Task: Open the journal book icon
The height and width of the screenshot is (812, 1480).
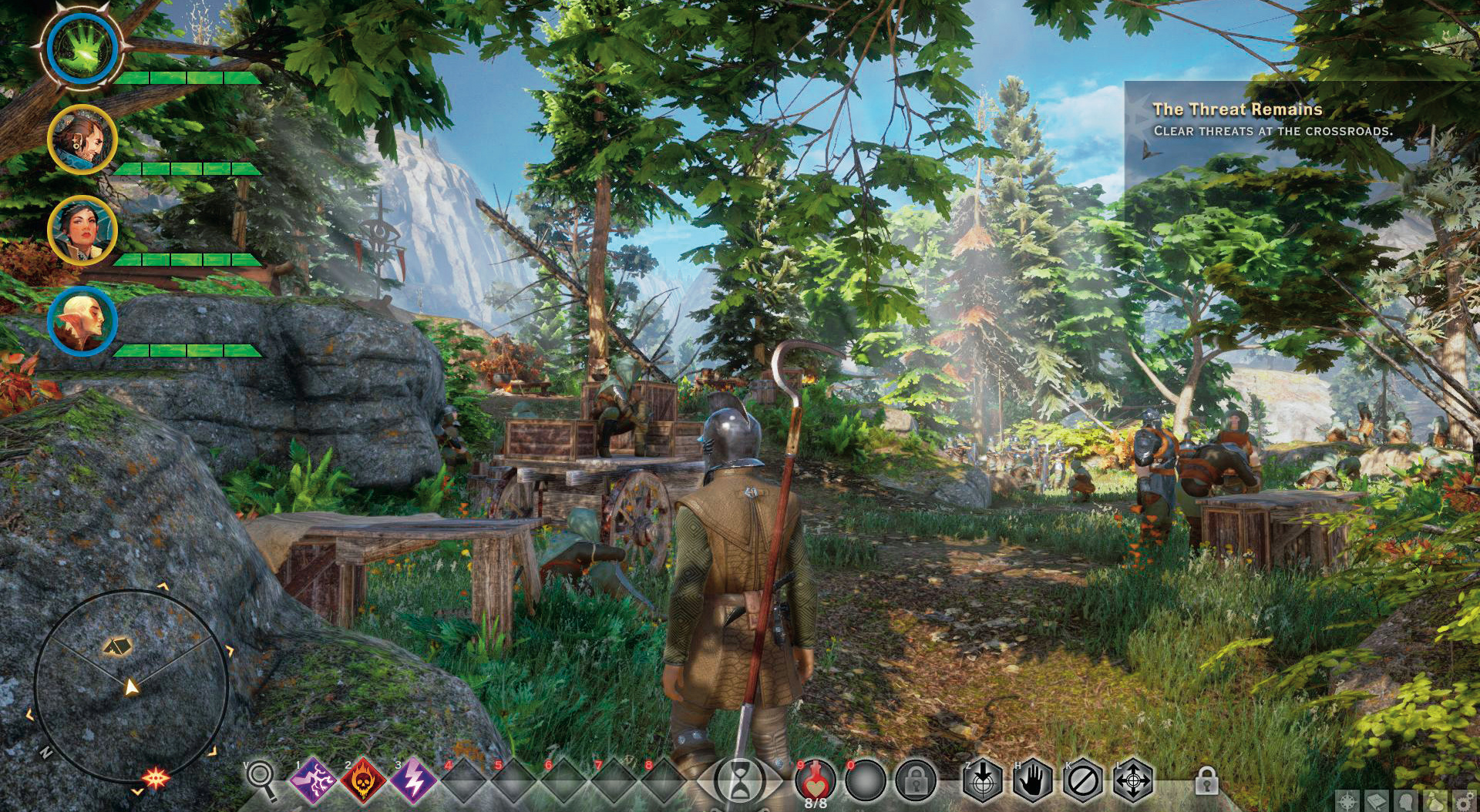Action: (1377, 801)
